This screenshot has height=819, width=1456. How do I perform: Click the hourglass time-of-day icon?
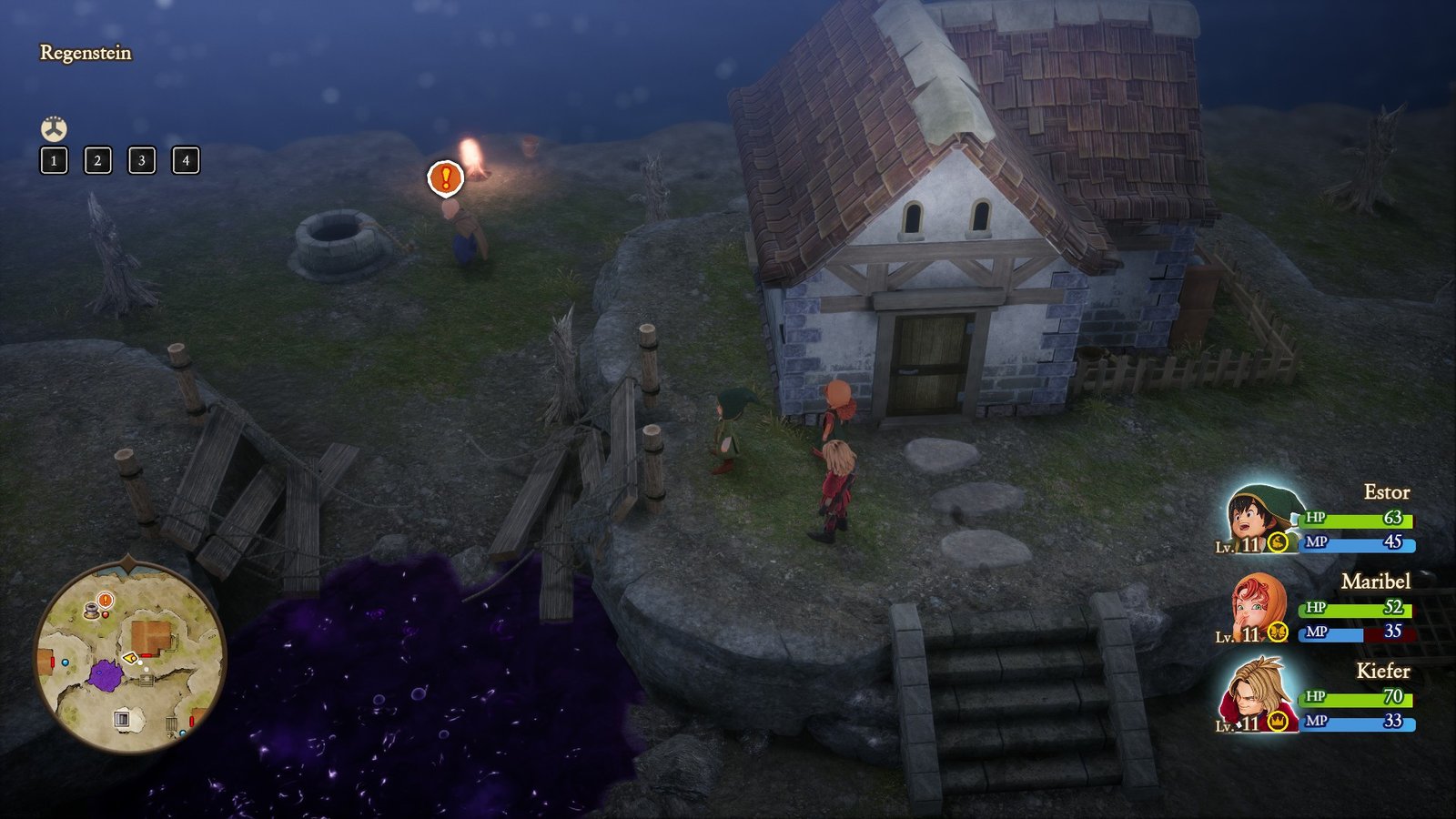55,127
